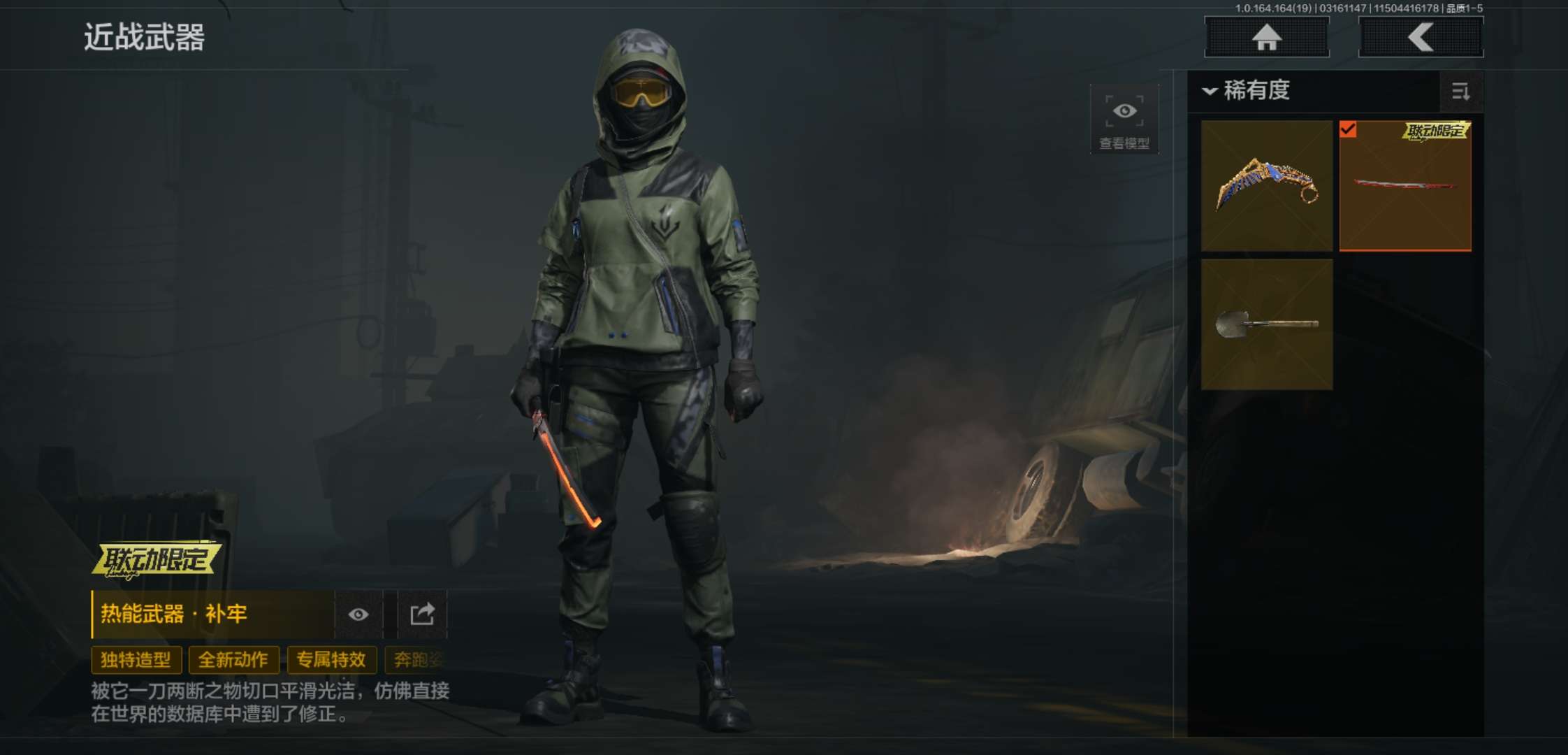Show the 专属特效 feature tag
The width and height of the screenshot is (1568, 755).
click(331, 659)
